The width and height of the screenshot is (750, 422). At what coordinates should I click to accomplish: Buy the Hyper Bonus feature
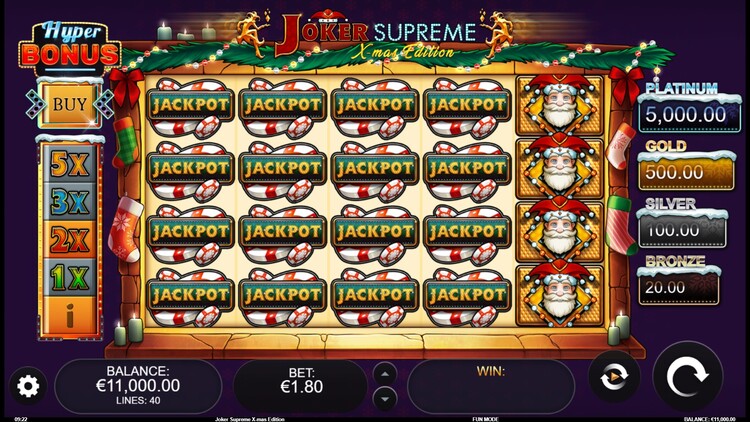[69, 104]
